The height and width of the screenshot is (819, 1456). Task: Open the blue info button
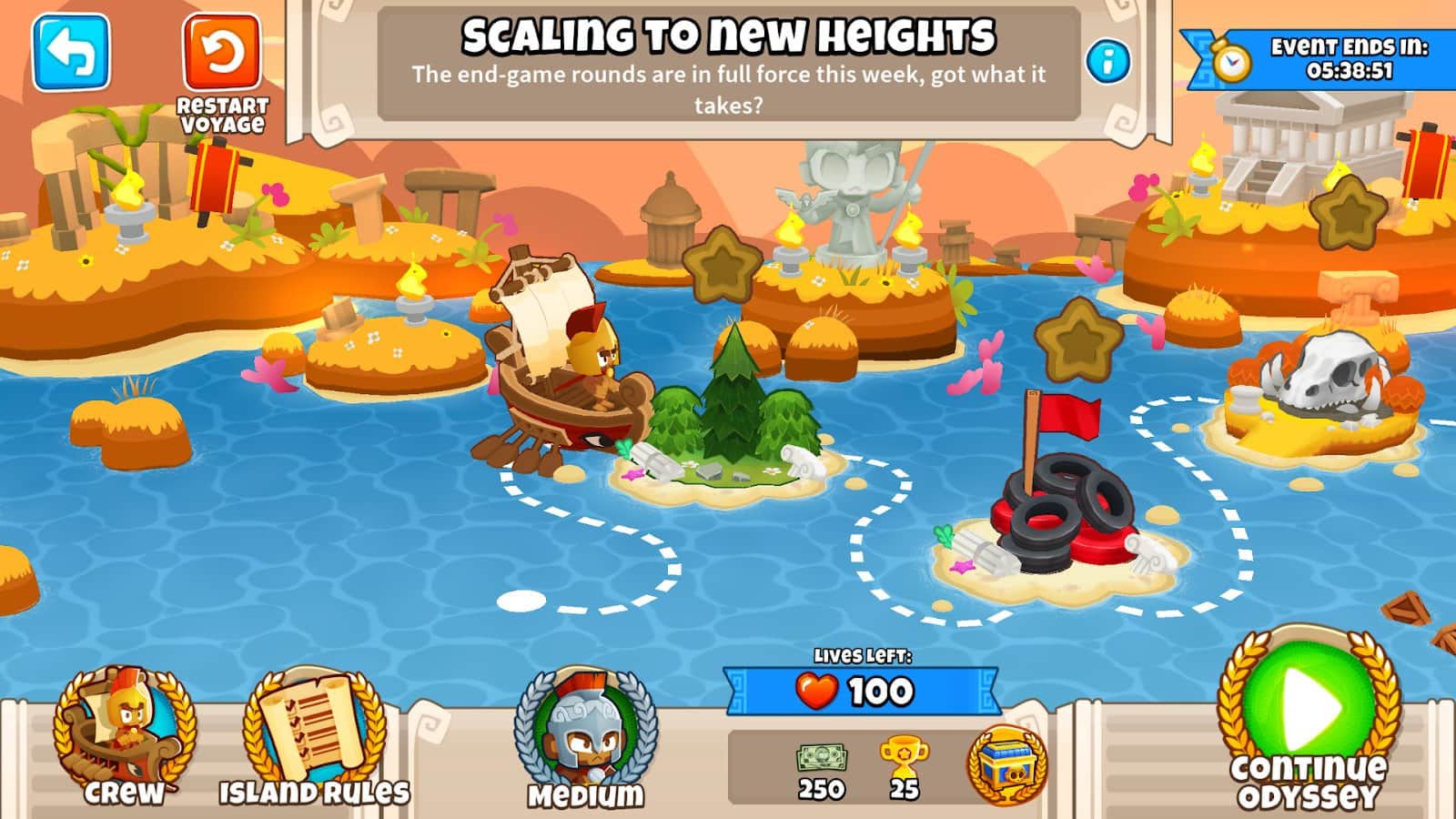tap(1107, 62)
